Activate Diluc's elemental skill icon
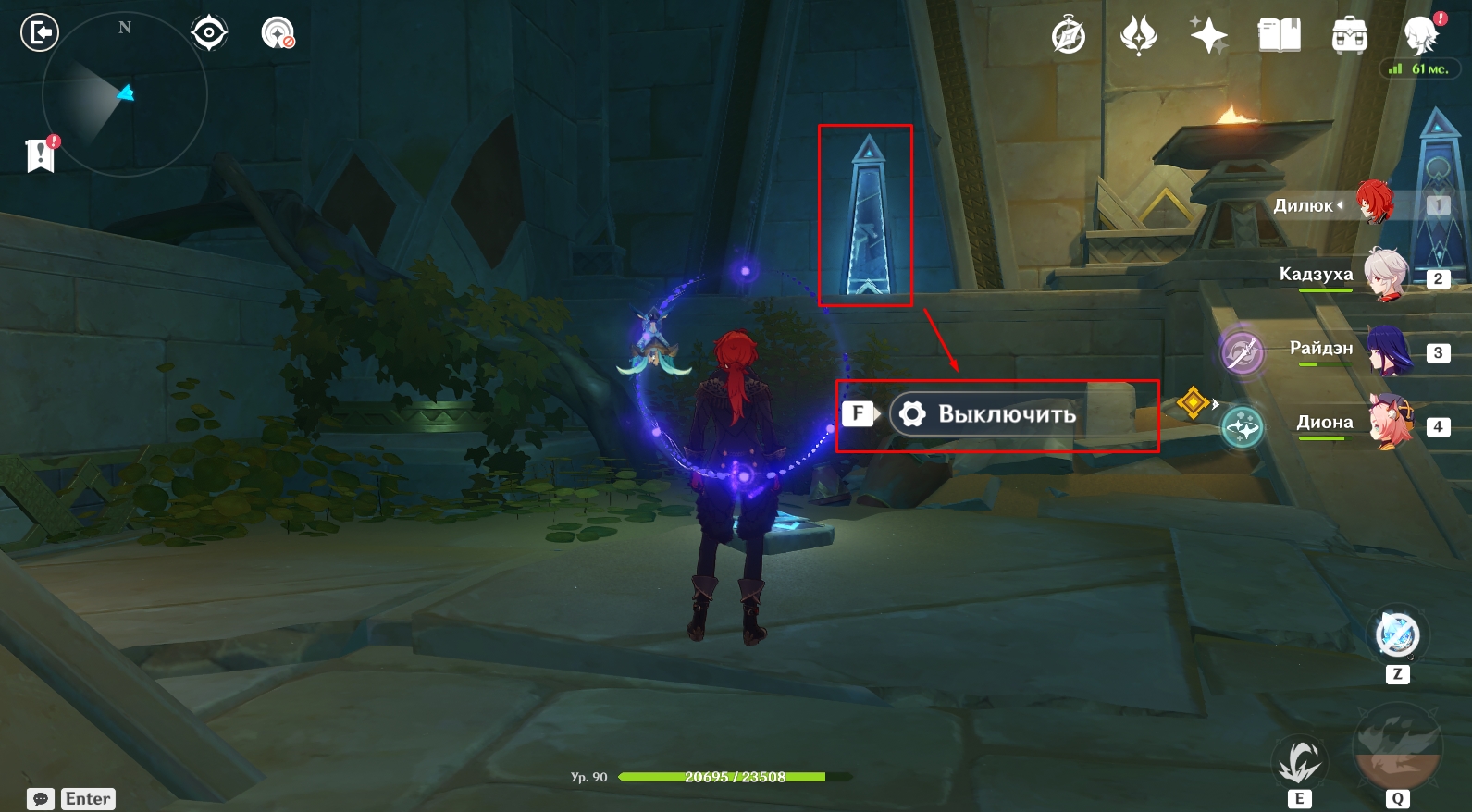 point(1300,762)
